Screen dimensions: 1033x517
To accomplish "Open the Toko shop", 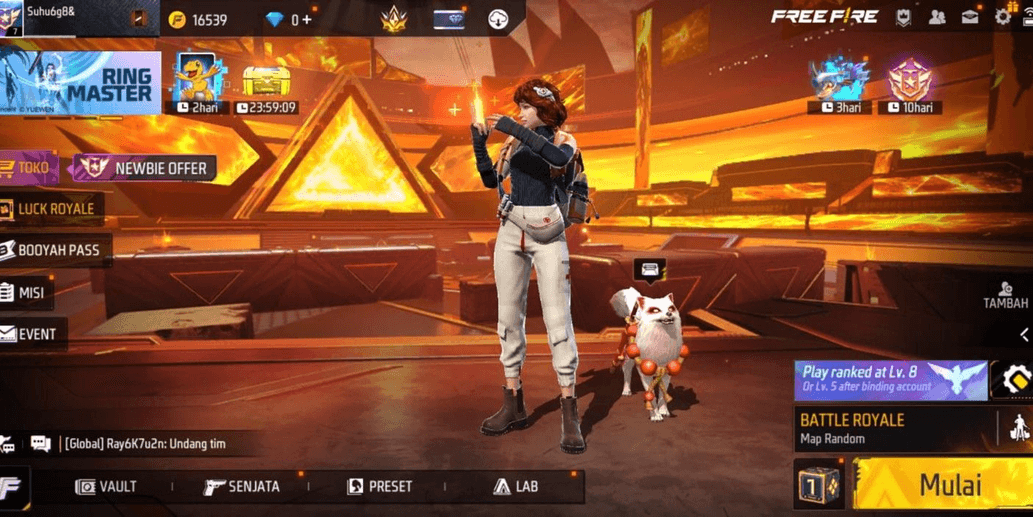I will click(x=30, y=168).
